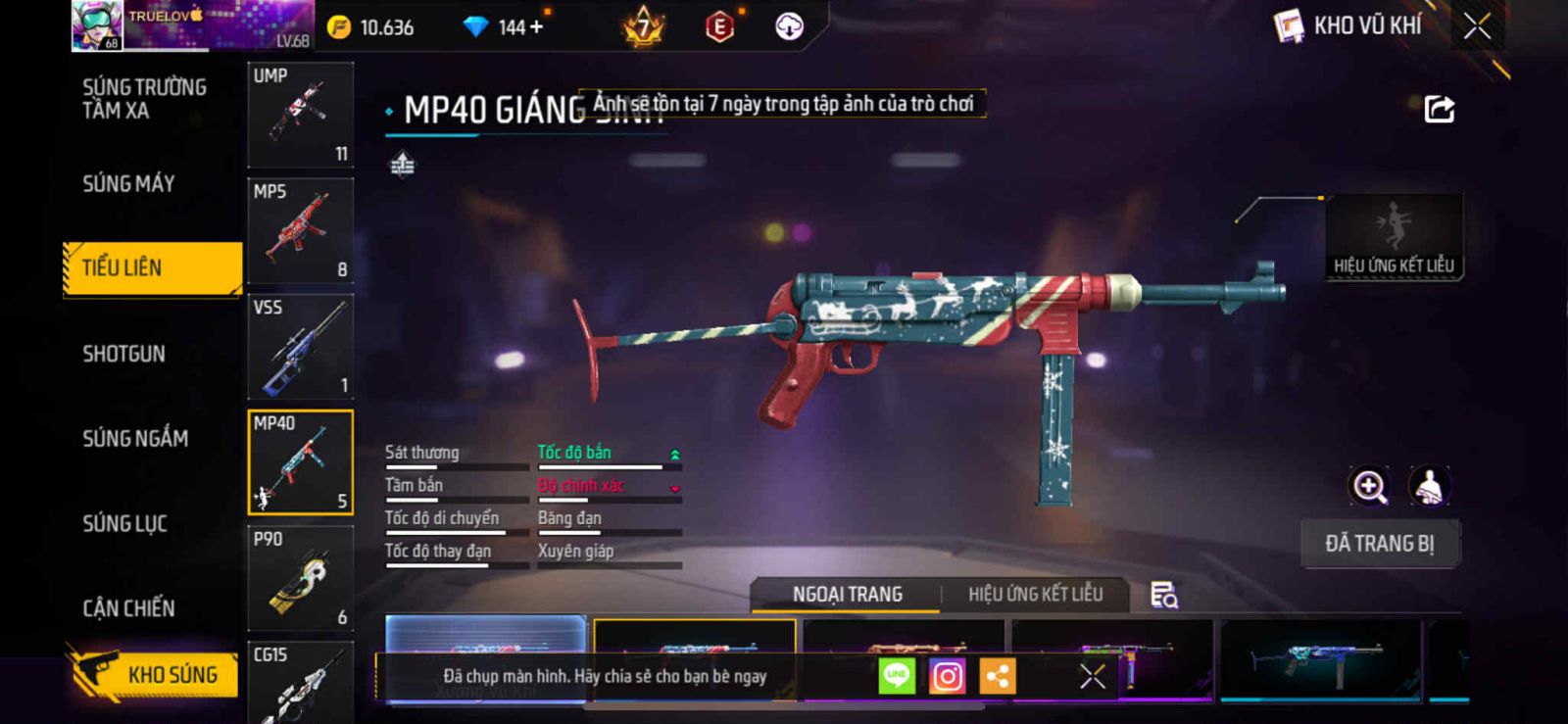
Task: Add diamonds with the plus button
Action: pos(535,27)
